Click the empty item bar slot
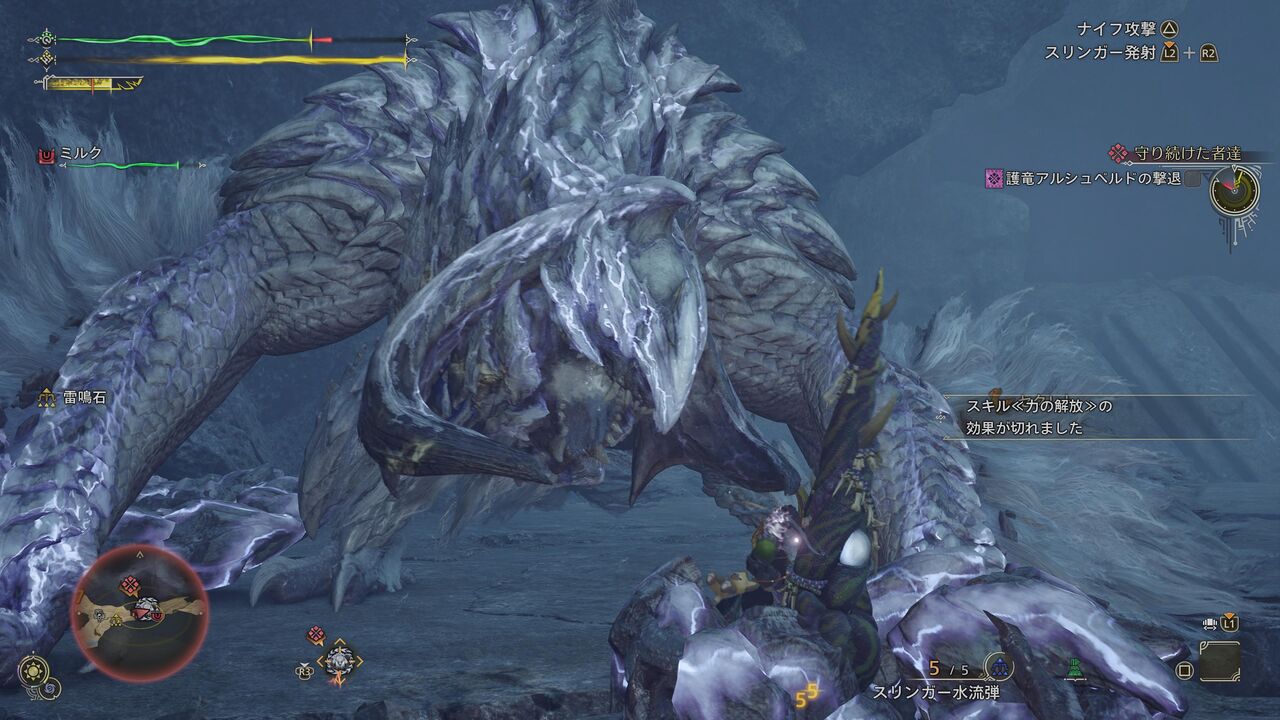 tap(1219, 661)
